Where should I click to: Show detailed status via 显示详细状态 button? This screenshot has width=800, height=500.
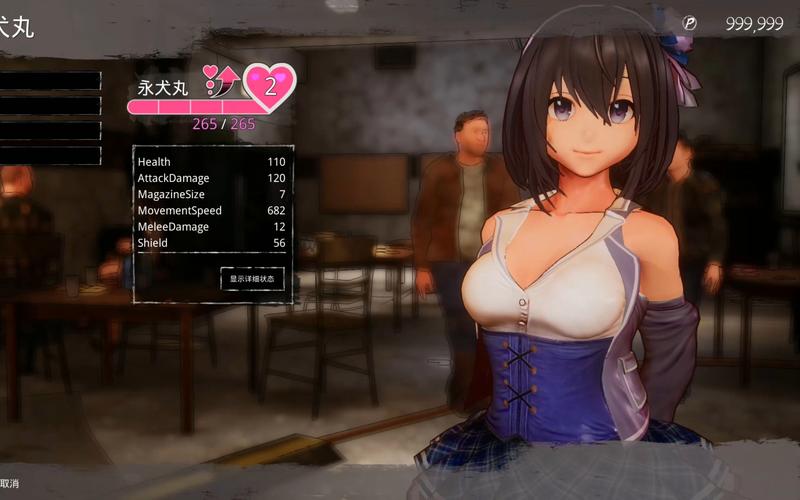pos(252,279)
